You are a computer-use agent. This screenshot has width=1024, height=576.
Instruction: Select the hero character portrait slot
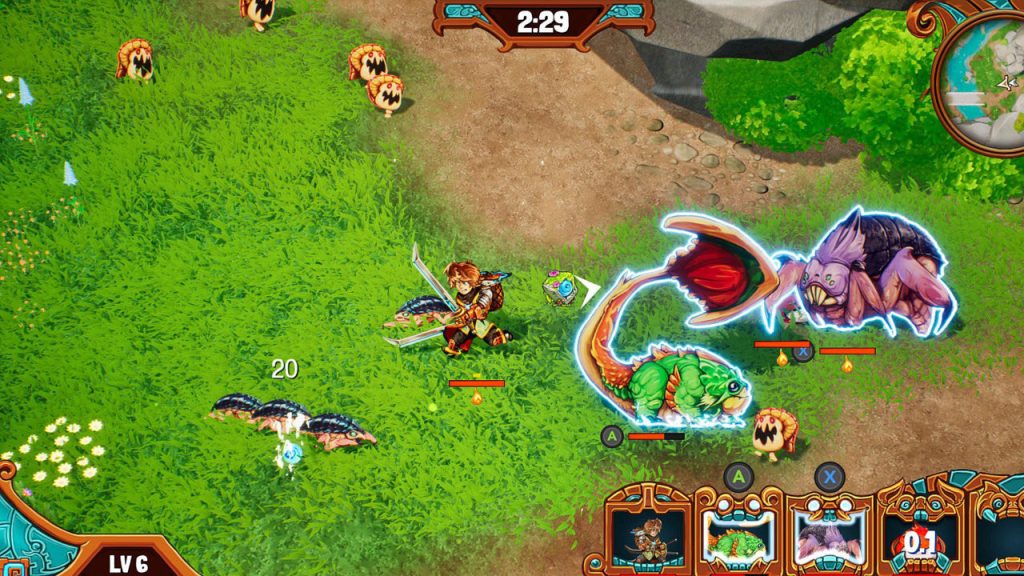pos(648,537)
